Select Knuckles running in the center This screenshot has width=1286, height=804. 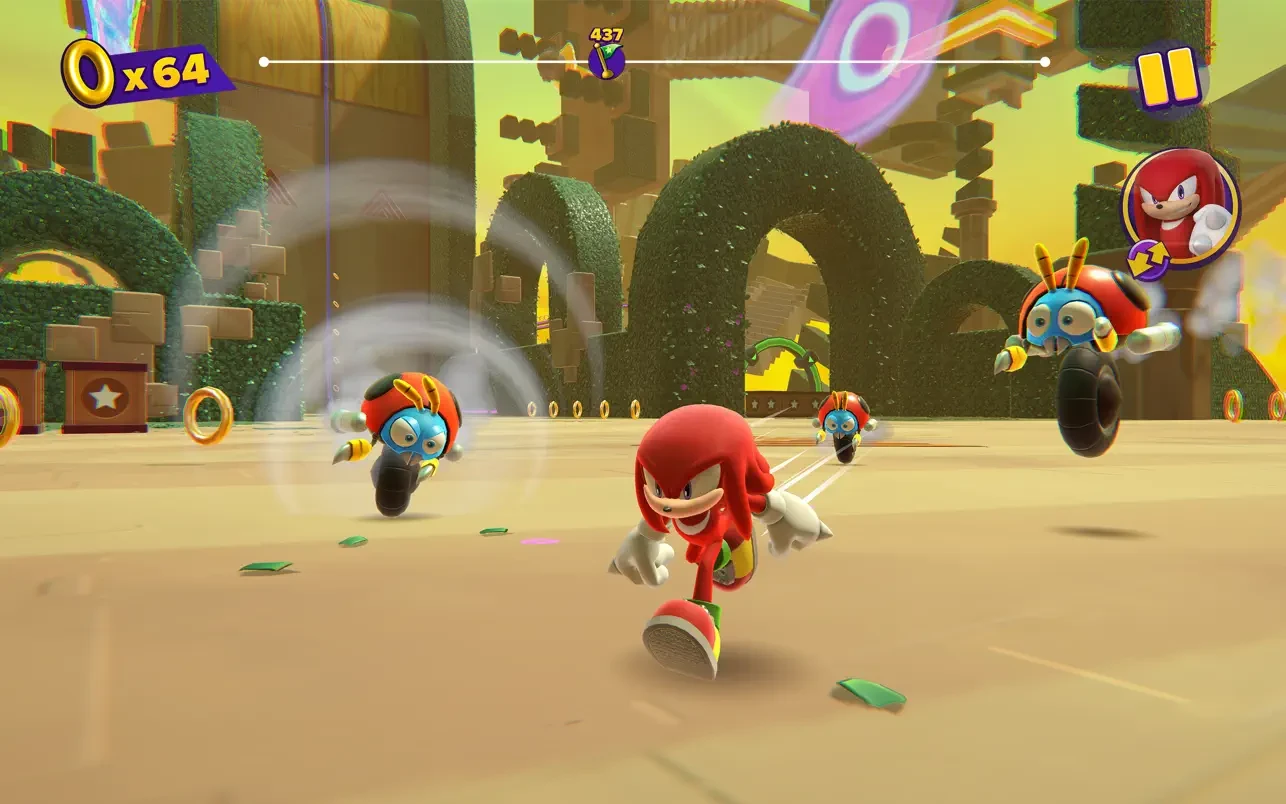pos(700,520)
